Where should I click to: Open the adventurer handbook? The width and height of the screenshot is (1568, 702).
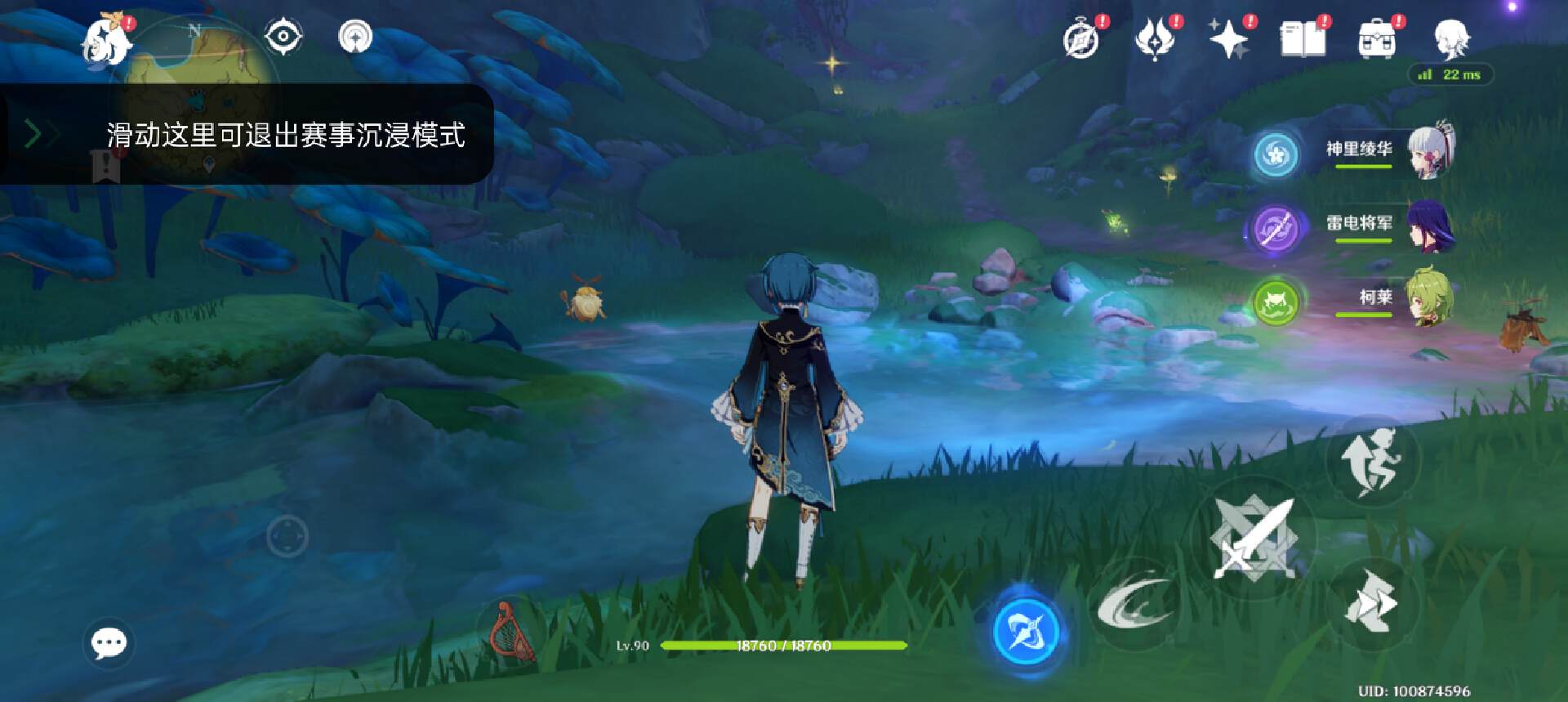tap(1303, 38)
